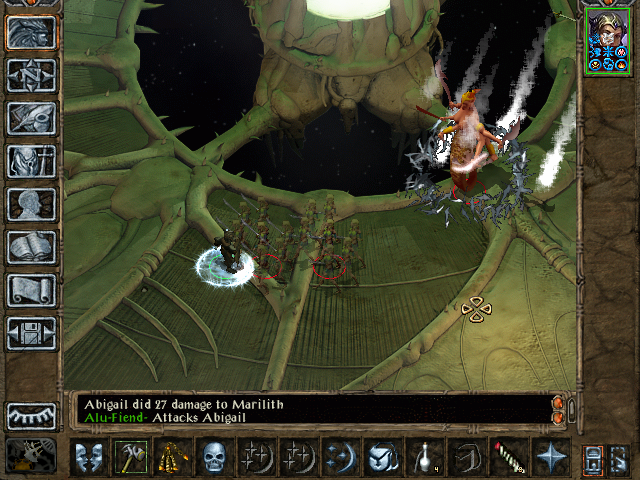The height and width of the screenshot is (480, 640).
Task: Show the character record sheet
Action: click(x=32, y=205)
